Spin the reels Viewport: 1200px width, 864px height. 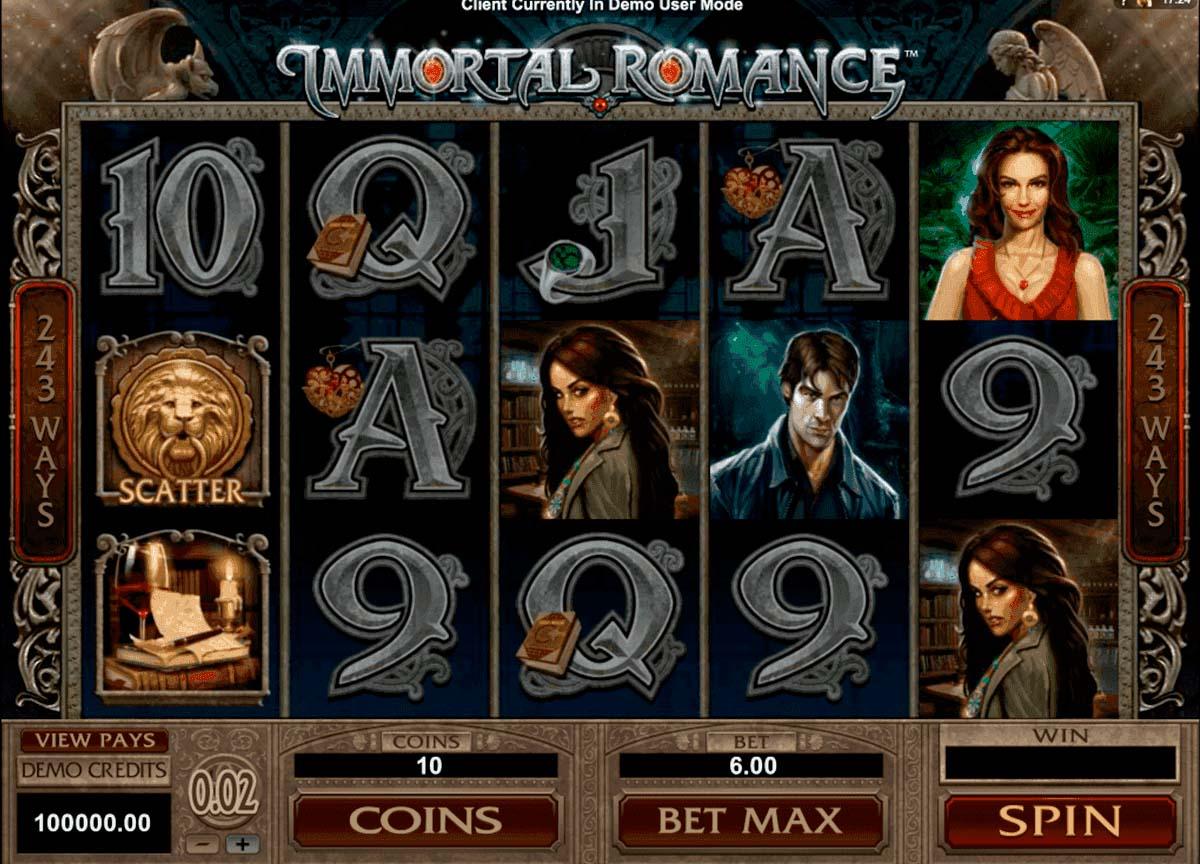coord(1059,822)
